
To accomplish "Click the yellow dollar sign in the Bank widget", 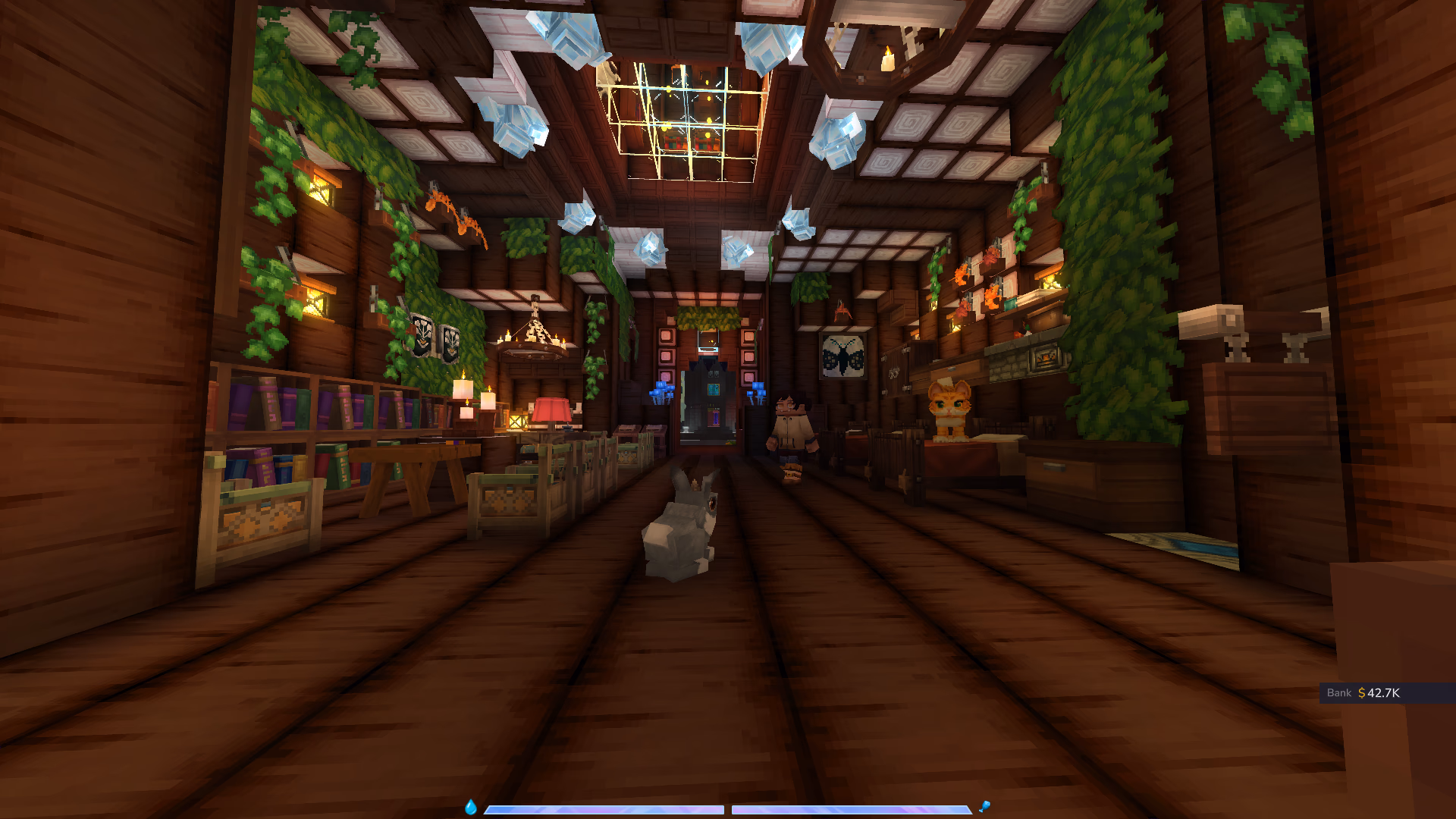I will coord(1361,692).
